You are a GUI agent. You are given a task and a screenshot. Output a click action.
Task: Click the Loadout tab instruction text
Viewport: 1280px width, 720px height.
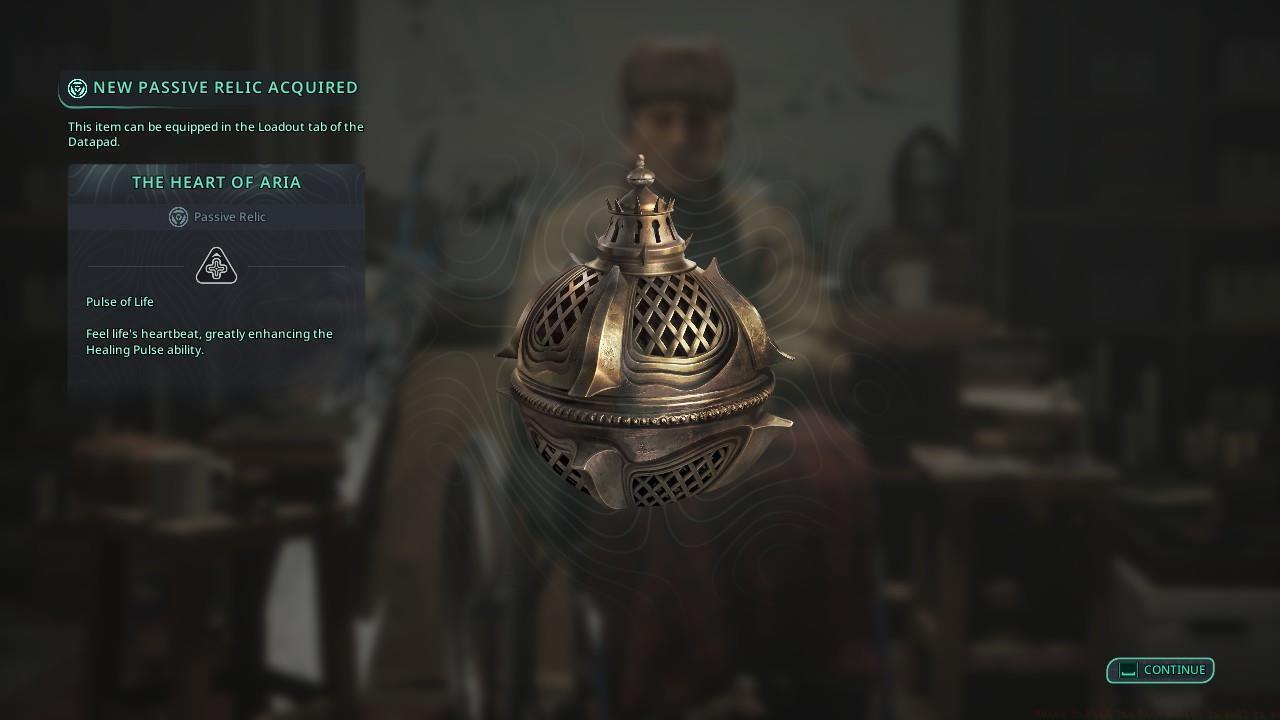(x=215, y=134)
